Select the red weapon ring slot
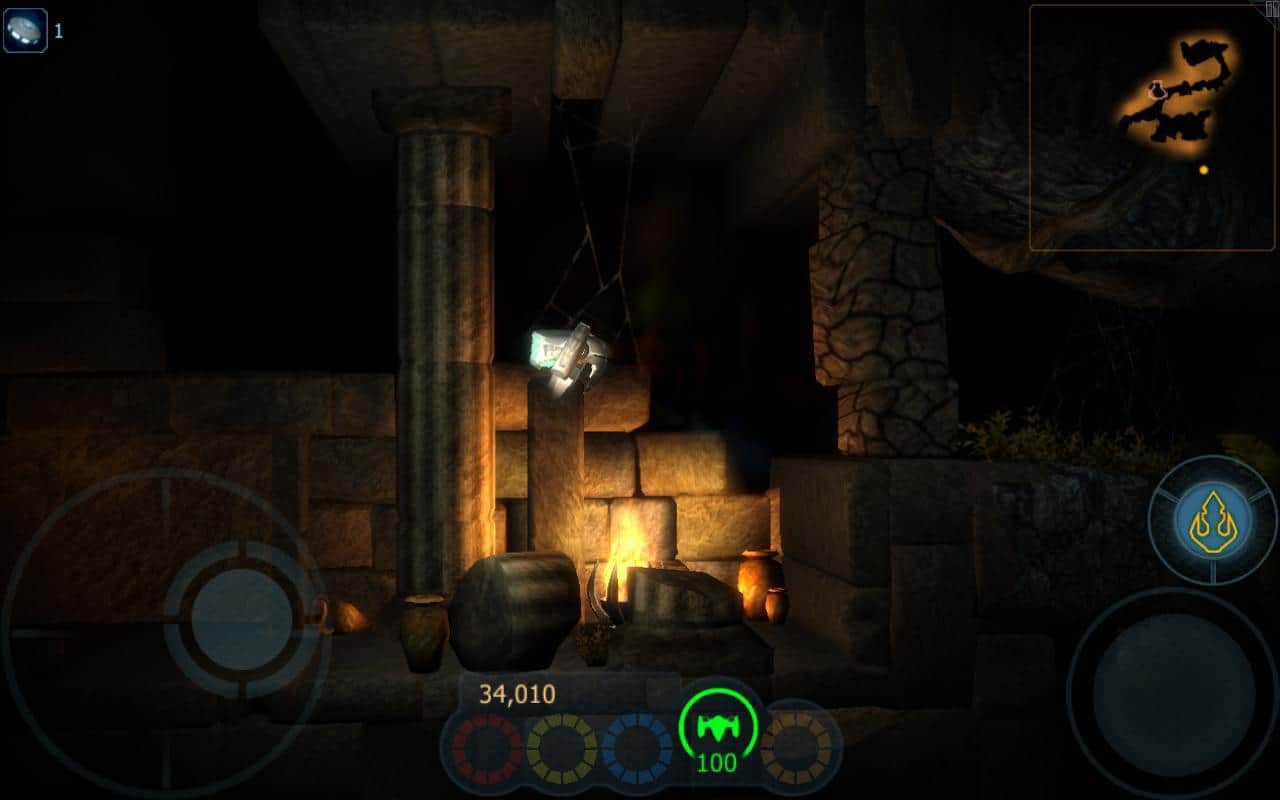 487,748
